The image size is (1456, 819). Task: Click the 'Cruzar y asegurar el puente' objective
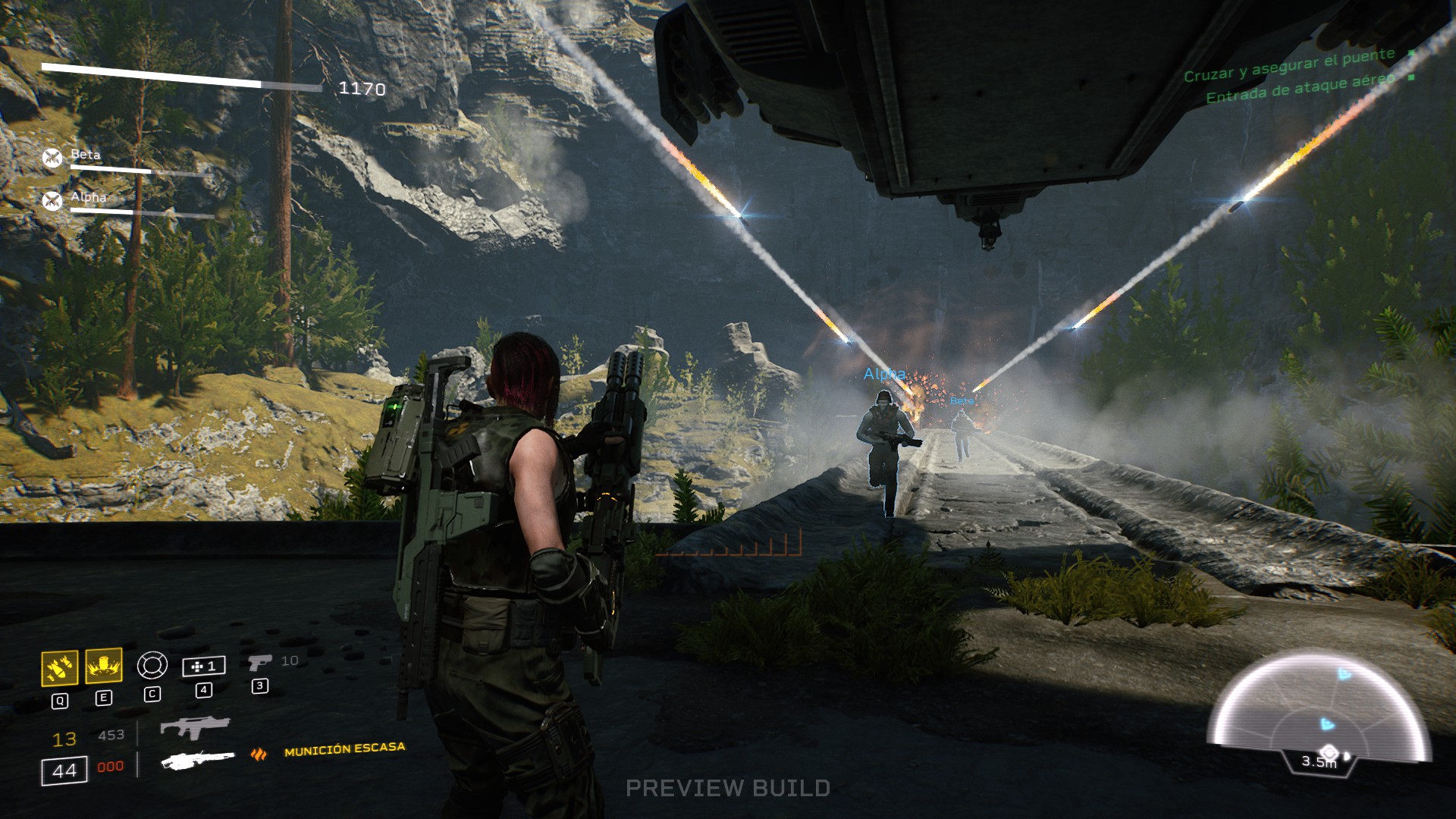[1289, 65]
